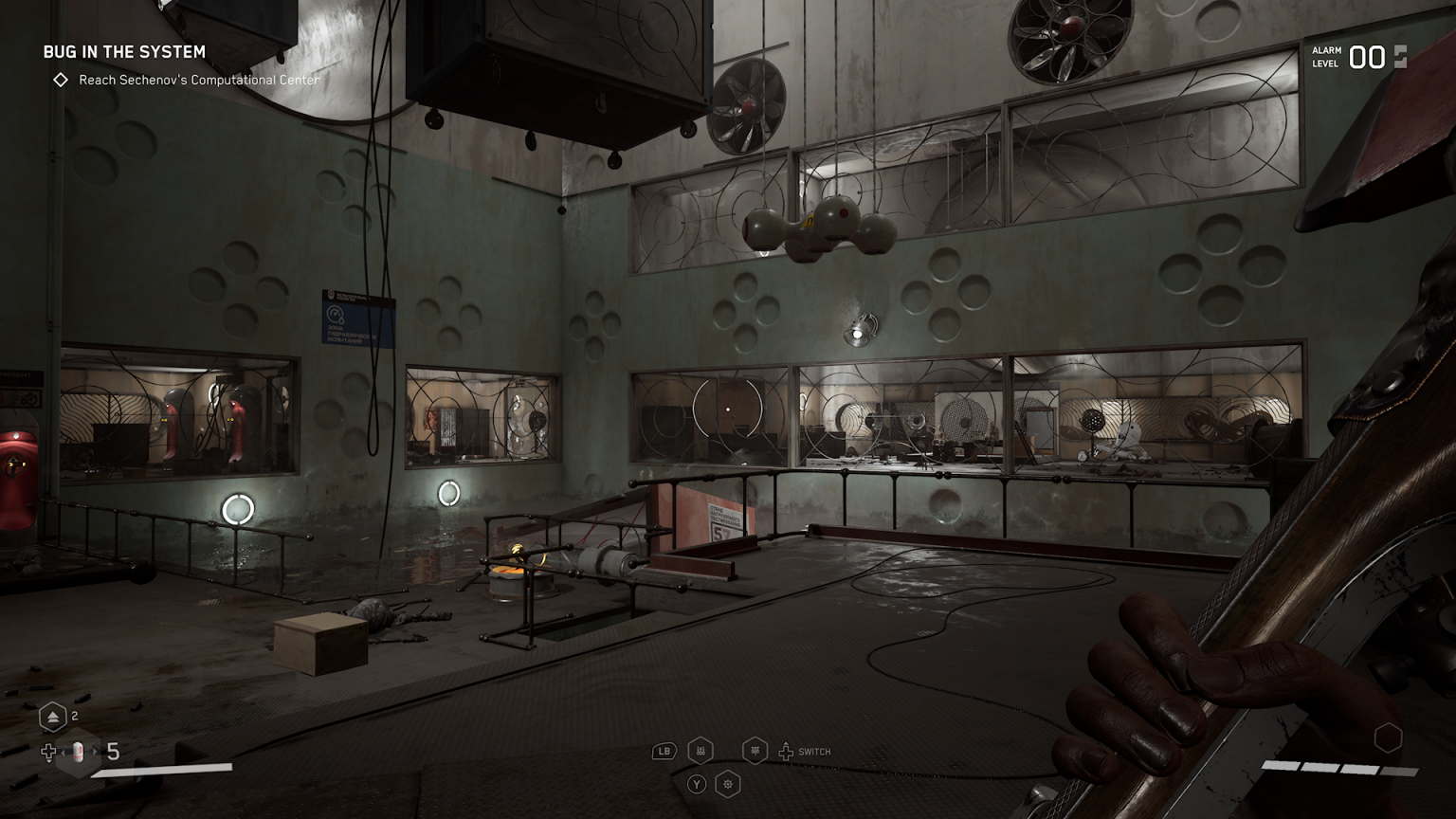
Task: Select the BUG IN THE SYSTEM quest title
Action: (x=123, y=52)
